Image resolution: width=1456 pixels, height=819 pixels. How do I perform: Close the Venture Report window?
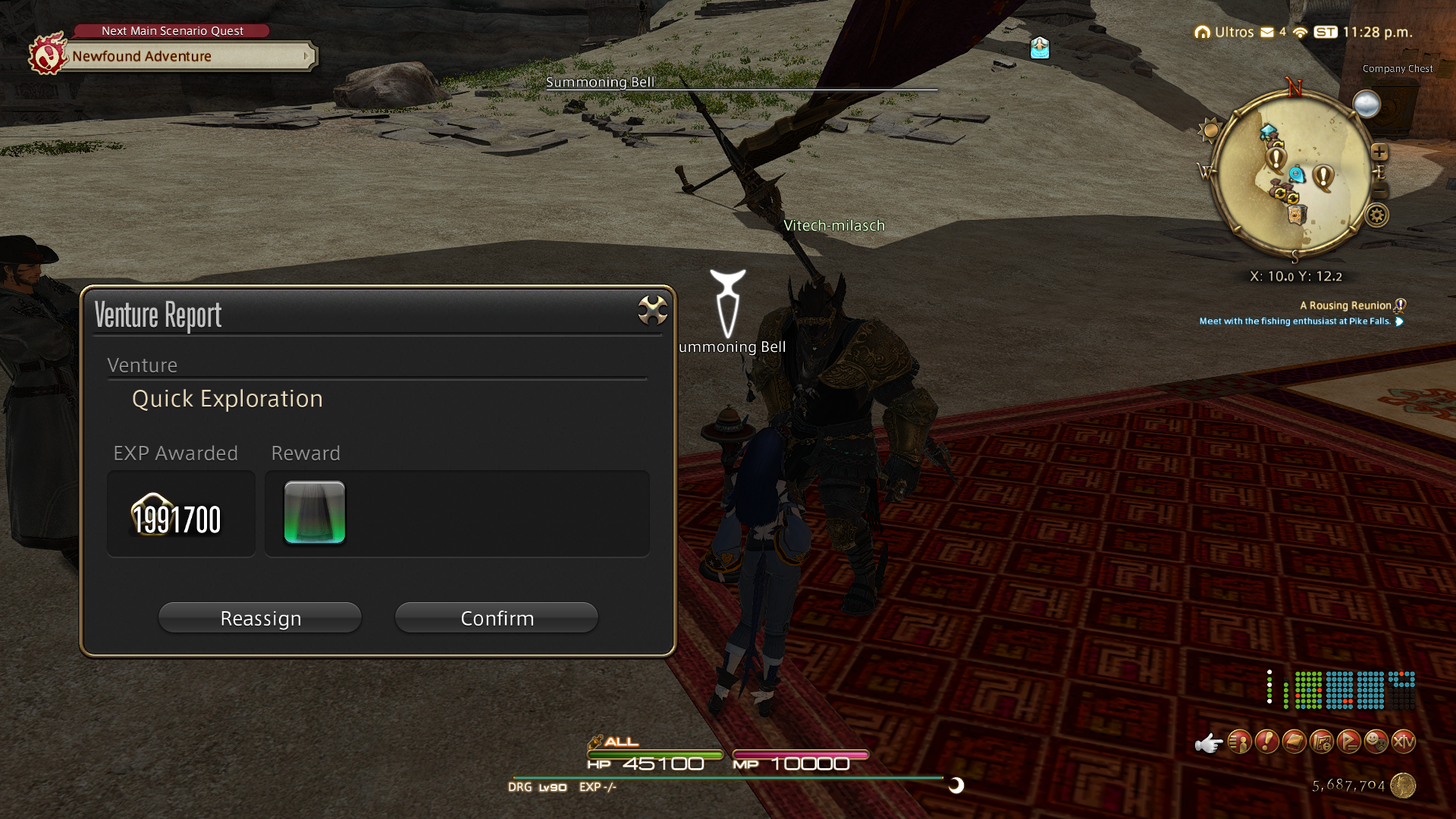652,310
